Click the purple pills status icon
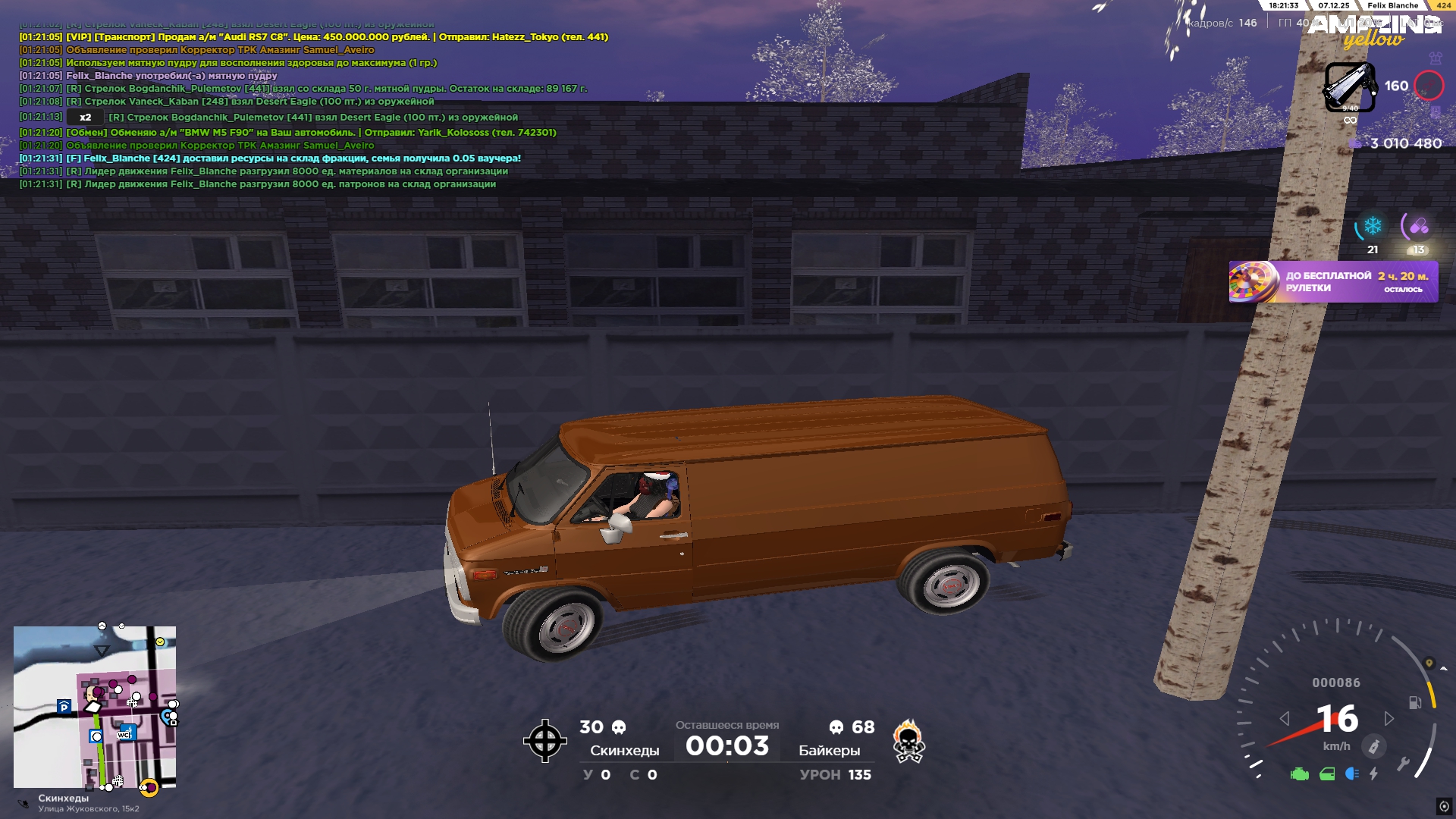Screen dimensions: 1456x819 coord(1418,226)
